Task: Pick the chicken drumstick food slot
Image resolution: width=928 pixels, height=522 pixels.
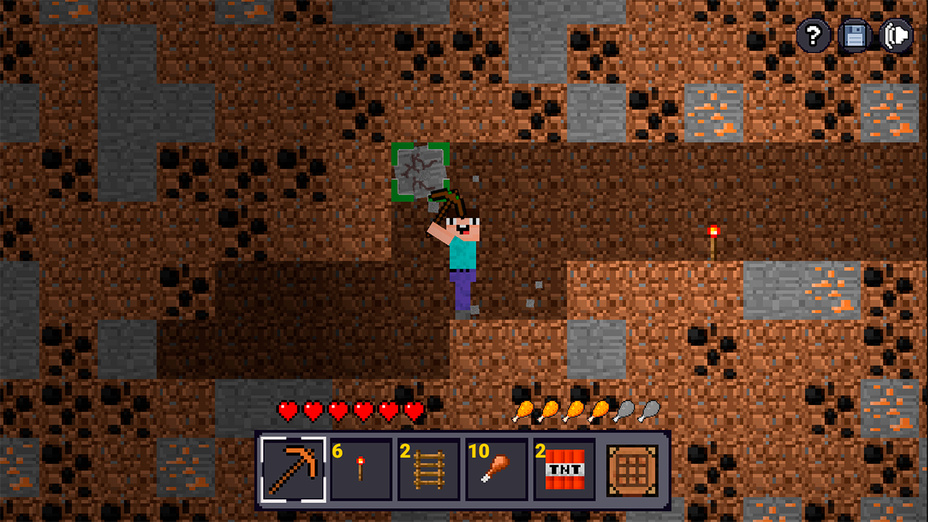Action: coord(497,469)
